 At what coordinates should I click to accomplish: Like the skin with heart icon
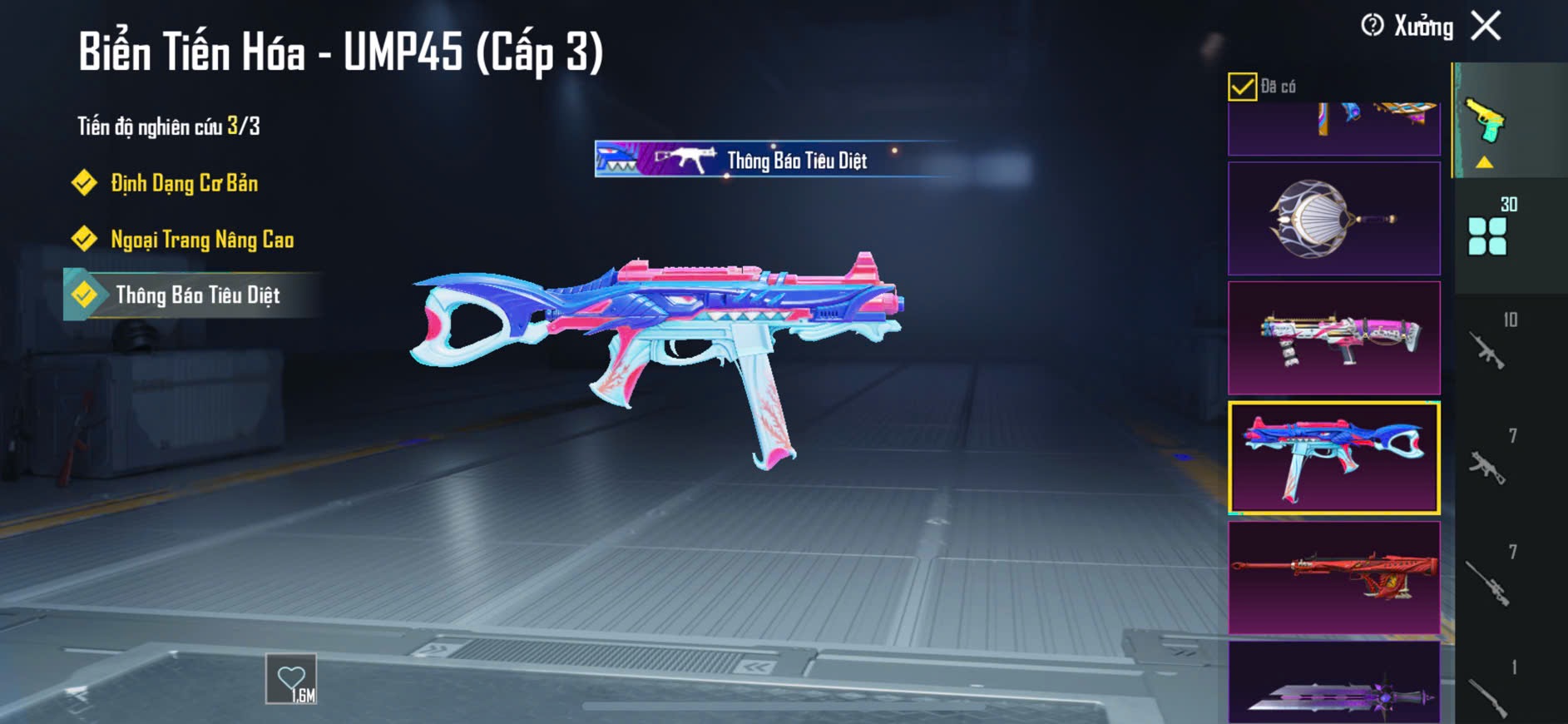(291, 679)
